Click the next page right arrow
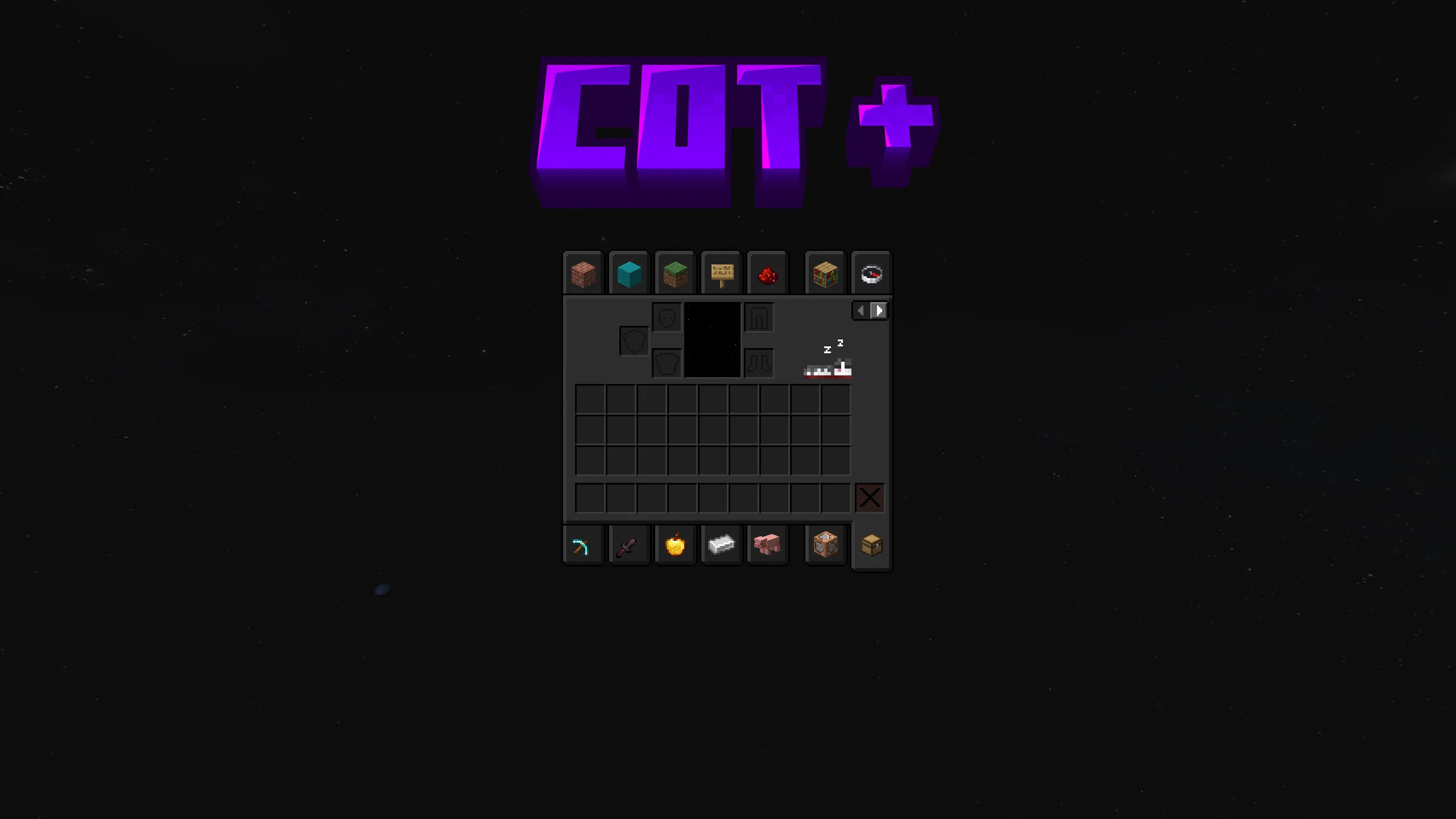 point(879,311)
